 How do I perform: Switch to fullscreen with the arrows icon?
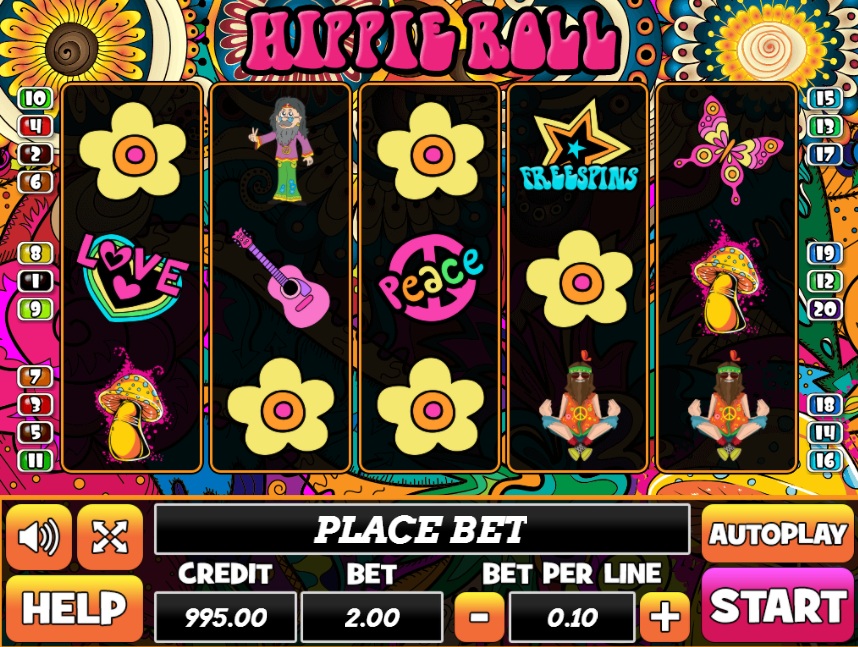pyautogui.click(x=109, y=537)
